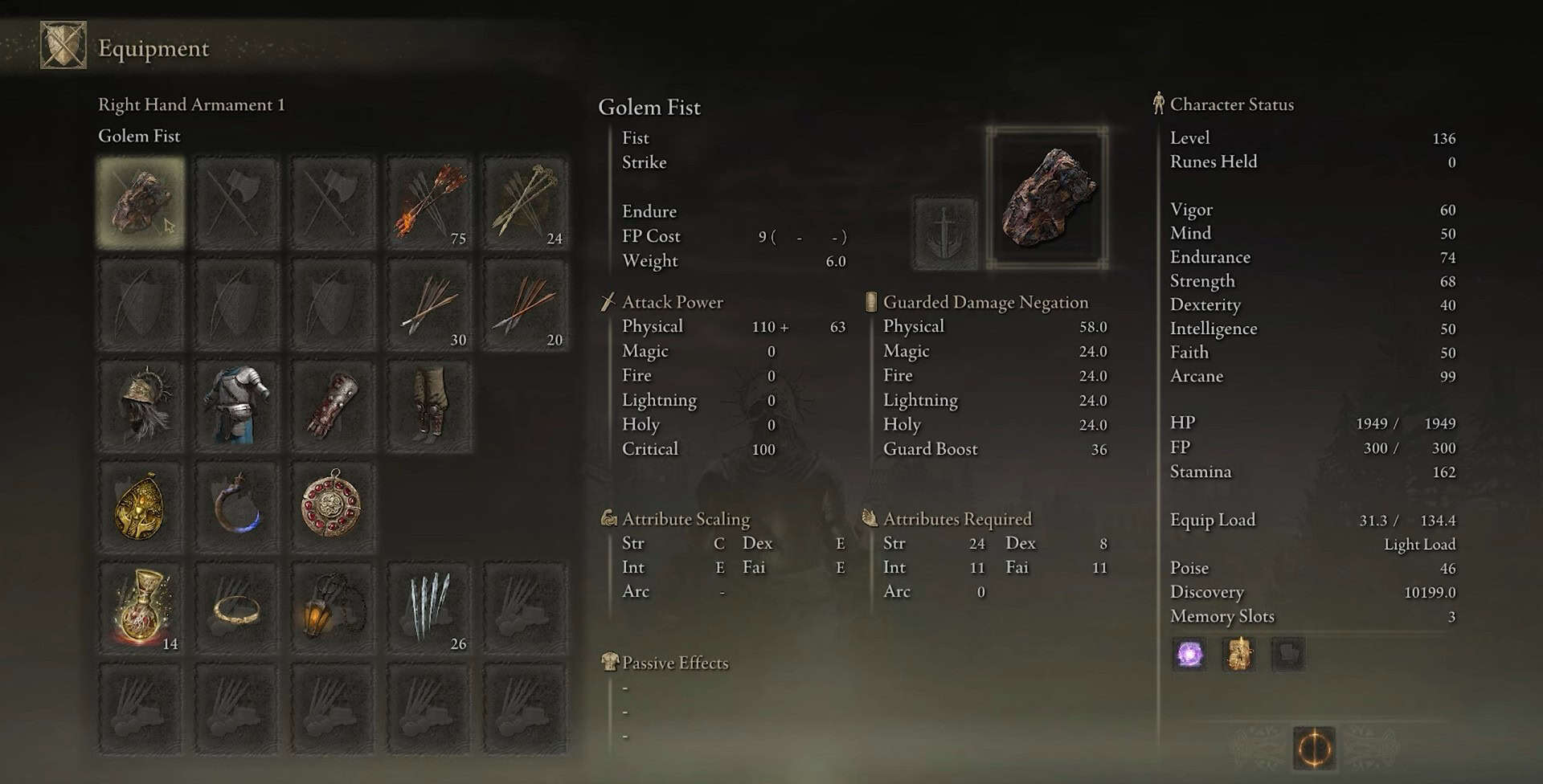The image size is (1543, 784).
Task: Choose the crescent horn talisman slot
Action: click(237, 507)
